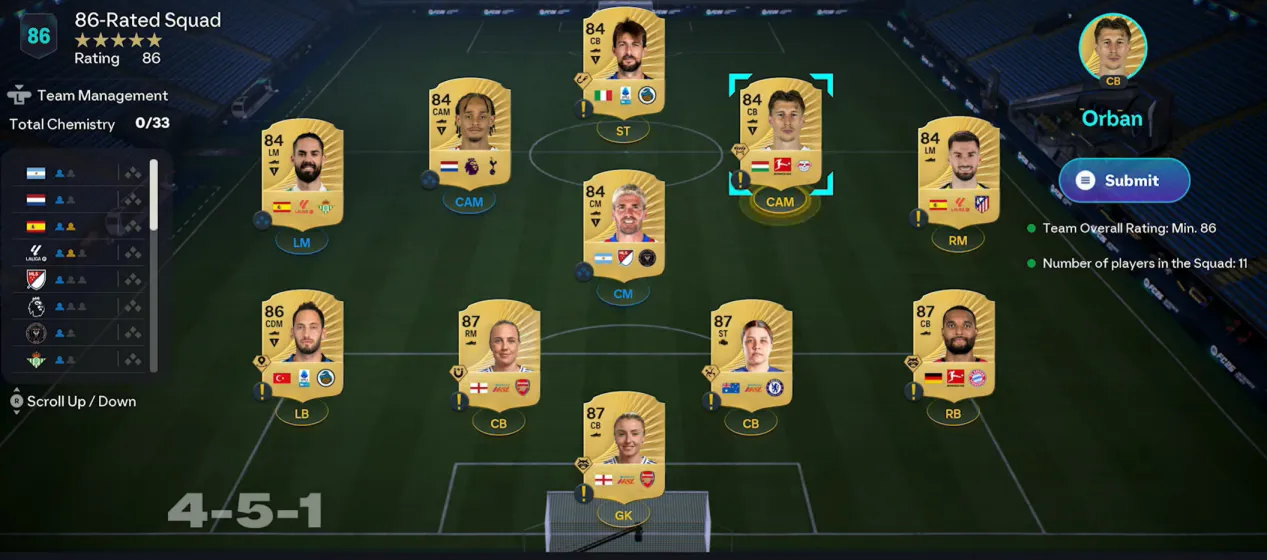Image resolution: width=1267 pixels, height=560 pixels.
Task: Submit the 86-rated squad
Action: click(1124, 181)
